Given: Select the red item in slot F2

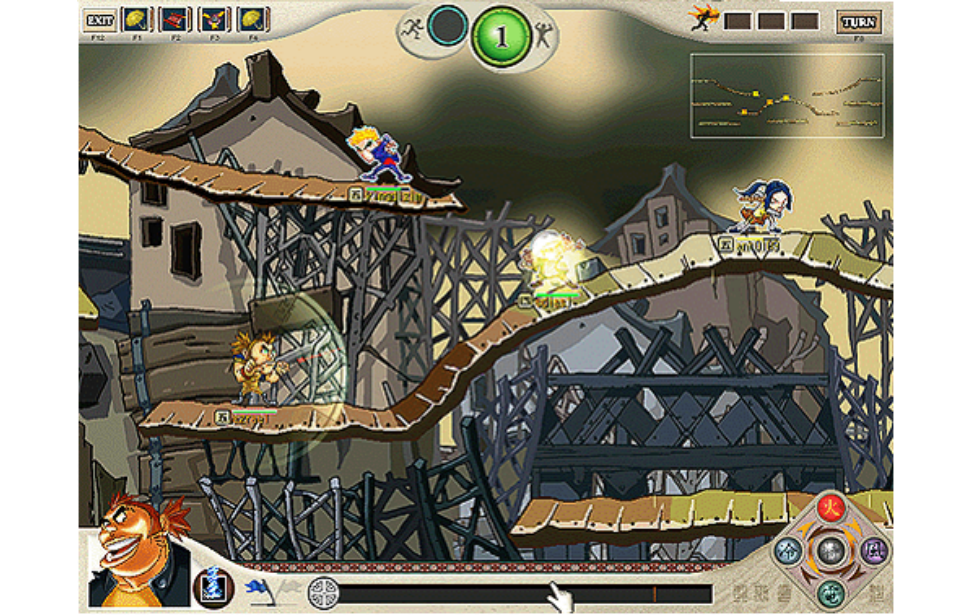Looking at the screenshot, I should [x=175, y=20].
